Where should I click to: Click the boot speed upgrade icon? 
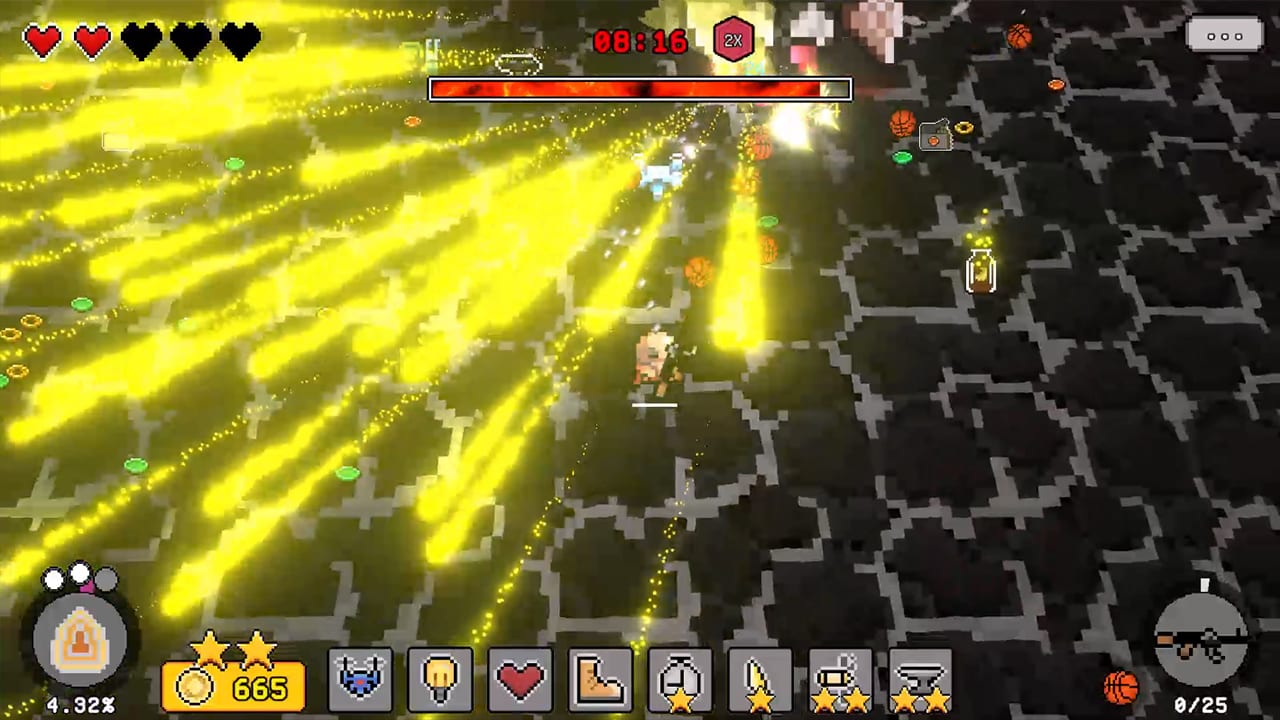pyautogui.click(x=600, y=678)
